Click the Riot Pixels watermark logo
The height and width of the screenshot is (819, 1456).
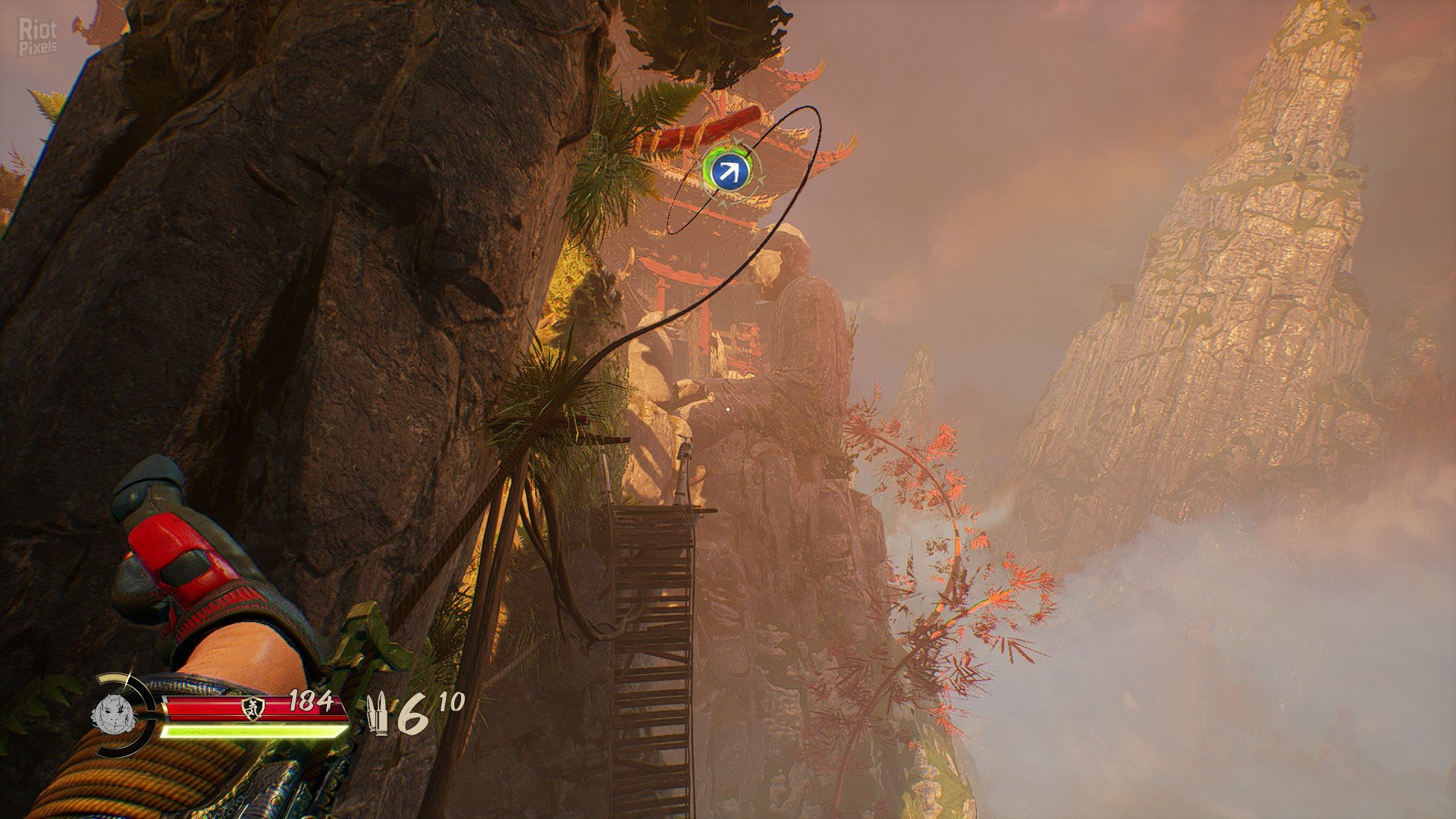pyautogui.click(x=38, y=37)
